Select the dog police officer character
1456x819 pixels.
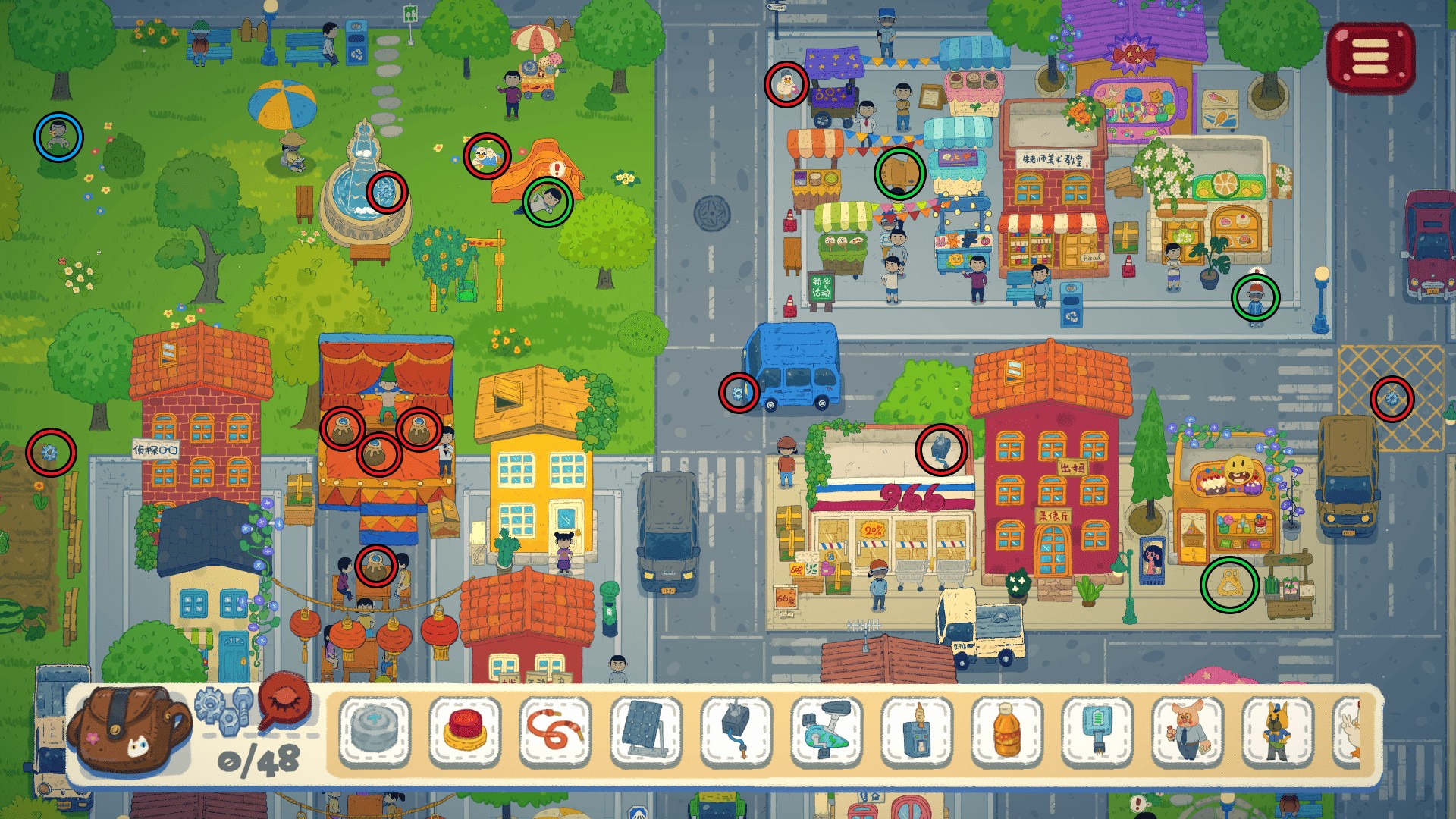[x=1277, y=730]
